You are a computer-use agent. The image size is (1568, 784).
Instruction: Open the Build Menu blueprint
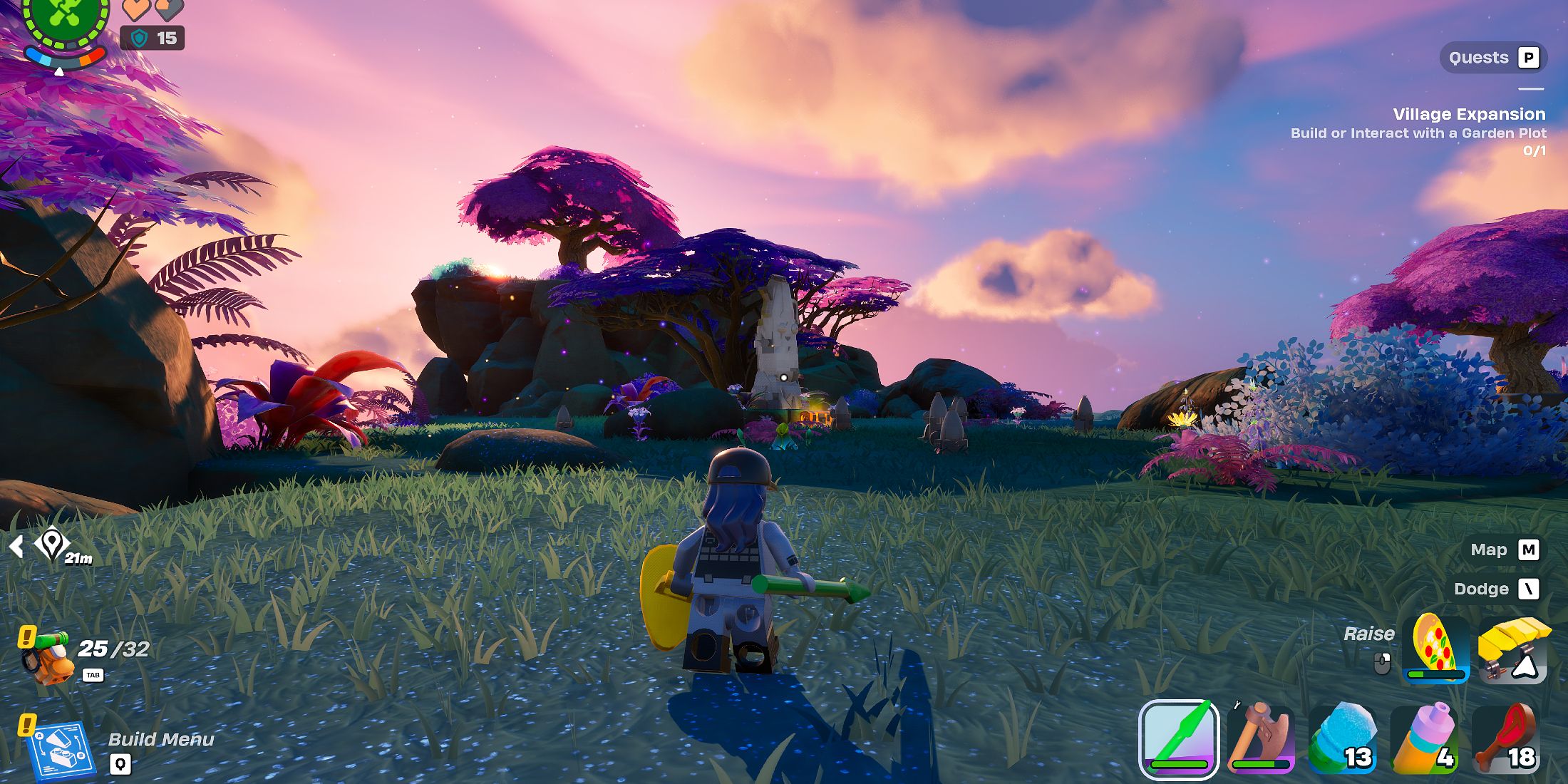point(60,750)
